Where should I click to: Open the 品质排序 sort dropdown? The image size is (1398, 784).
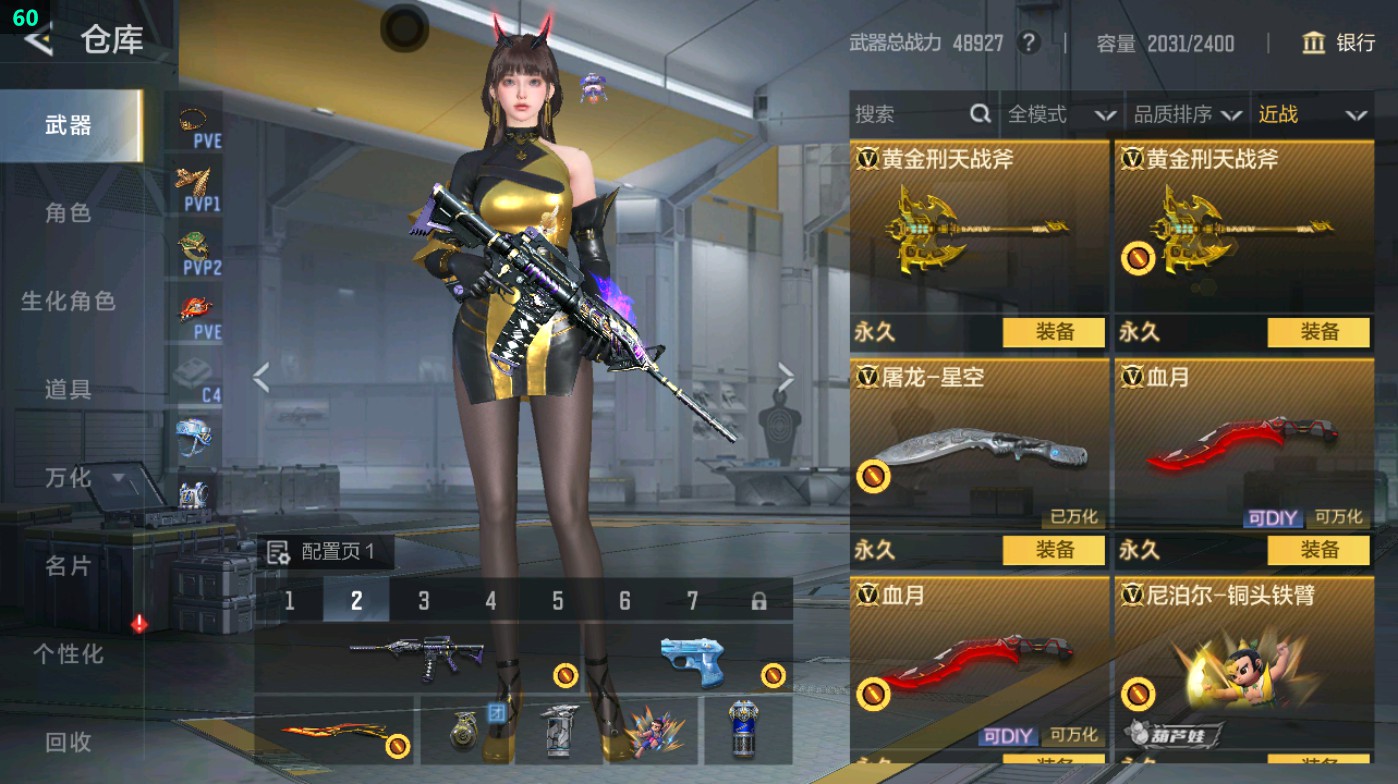pyautogui.click(x=1190, y=114)
